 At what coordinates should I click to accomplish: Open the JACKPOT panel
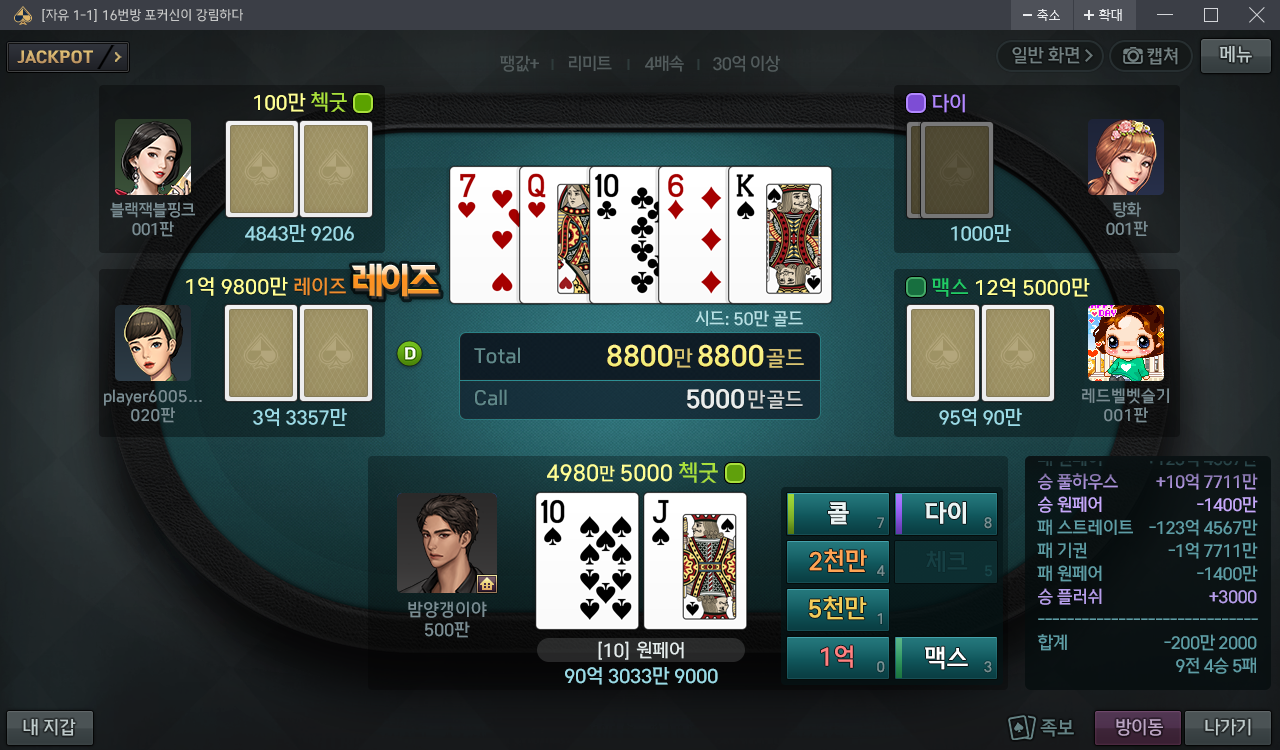(x=68, y=57)
